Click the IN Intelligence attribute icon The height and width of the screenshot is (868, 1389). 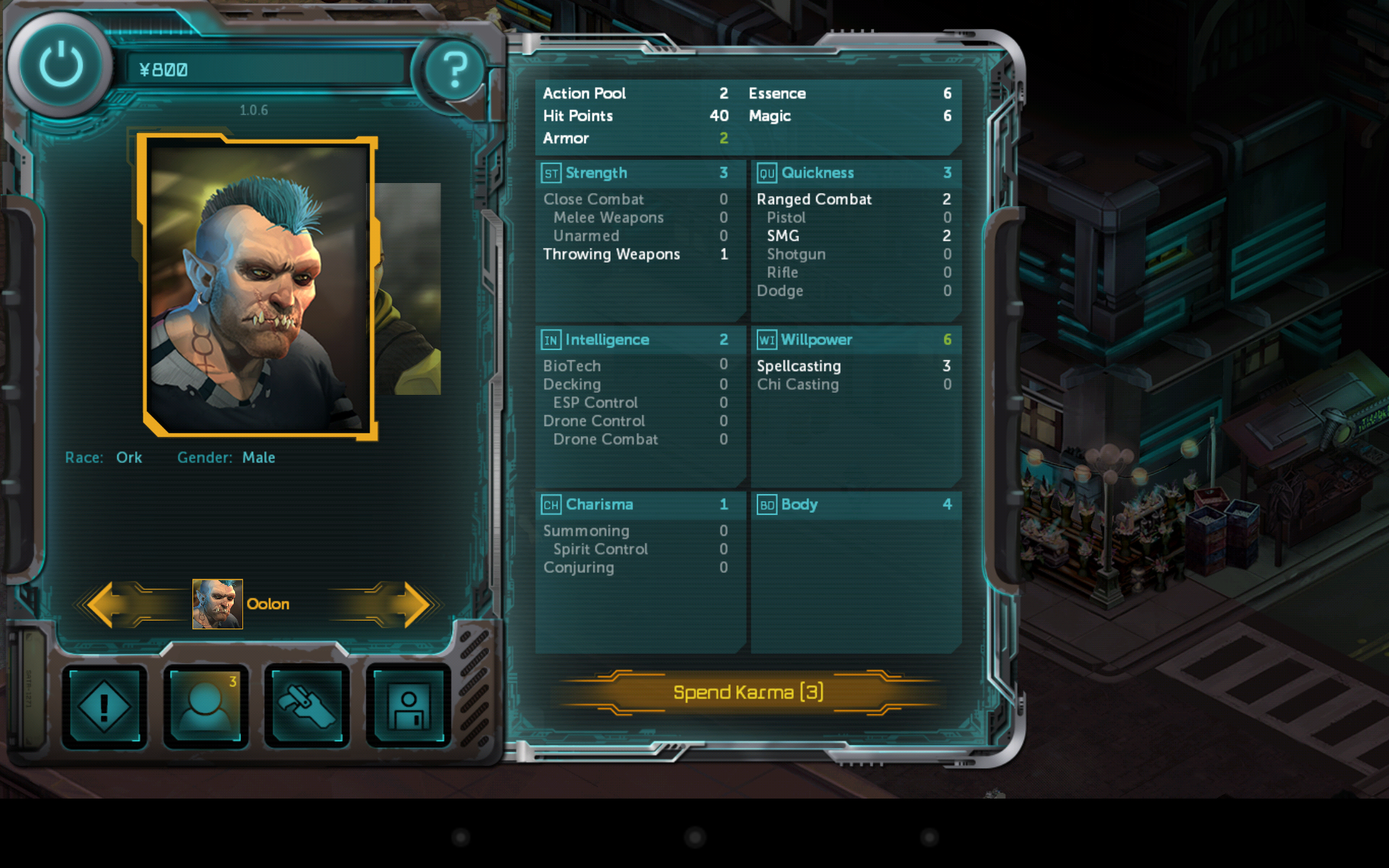coord(551,339)
